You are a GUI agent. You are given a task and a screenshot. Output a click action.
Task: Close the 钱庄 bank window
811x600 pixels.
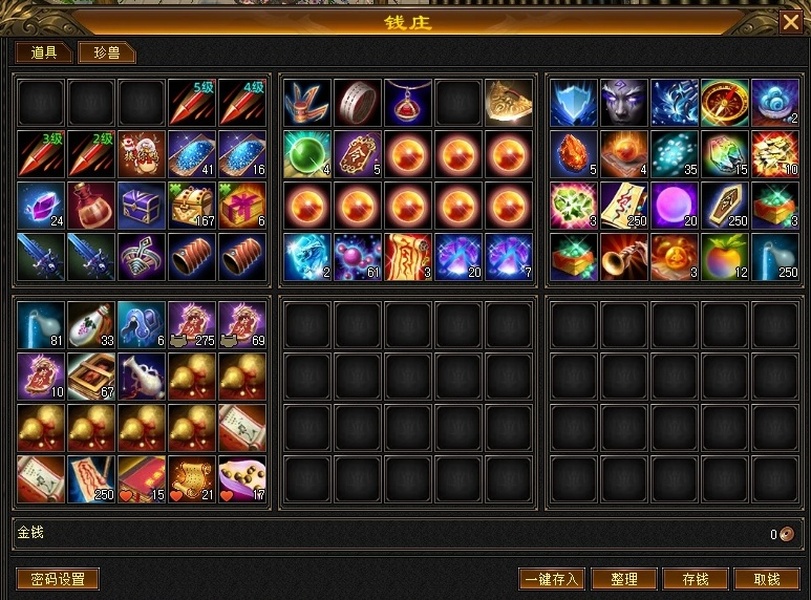tap(788, 22)
